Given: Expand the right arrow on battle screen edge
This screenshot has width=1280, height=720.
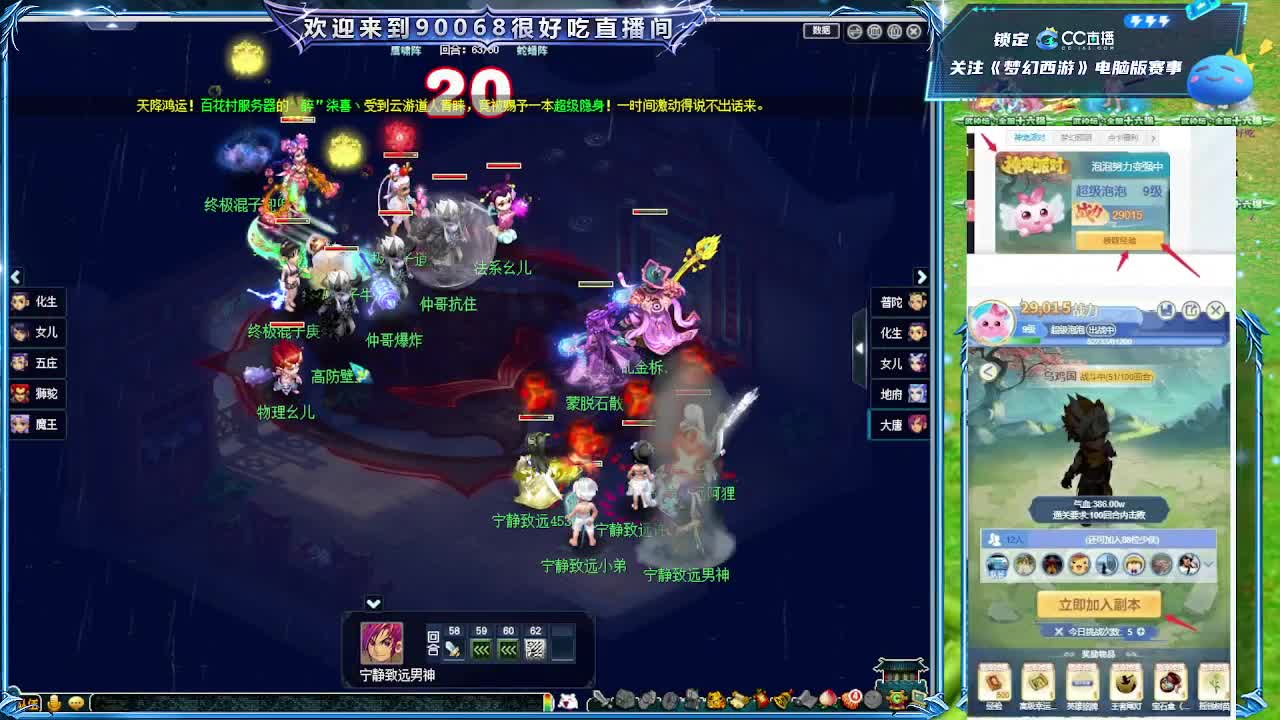Looking at the screenshot, I should click(x=922, y=277).
